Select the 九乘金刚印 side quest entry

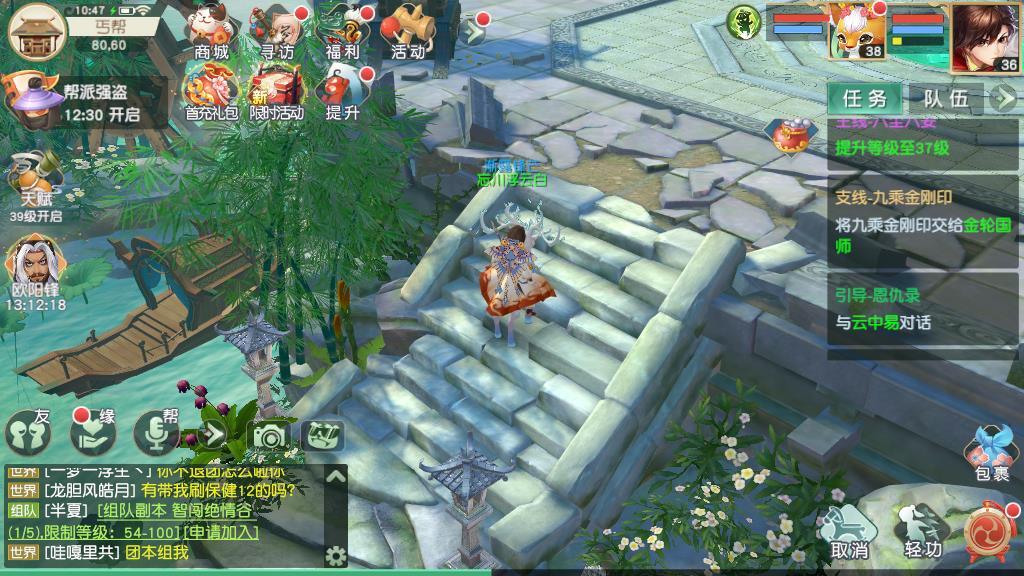click(924, 222)
